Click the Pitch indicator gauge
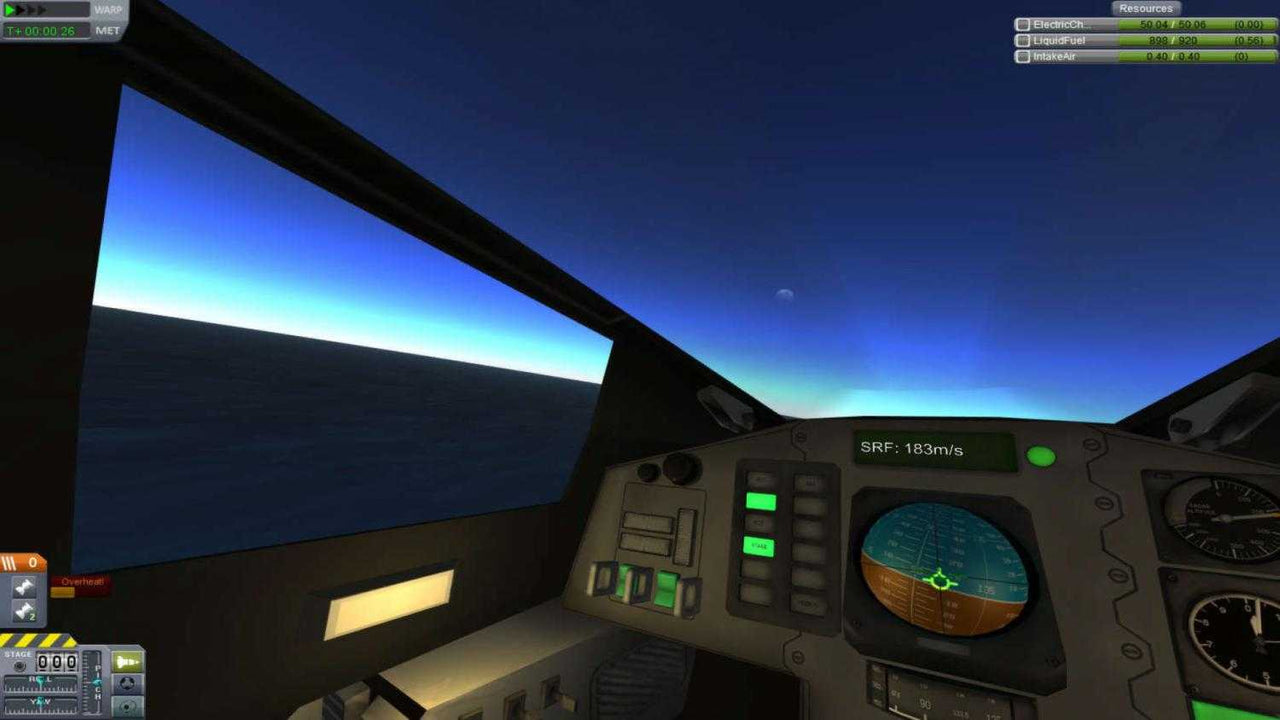Image resolution: width=1280 pixels, height=720 pixels. (x=90, y=684)
